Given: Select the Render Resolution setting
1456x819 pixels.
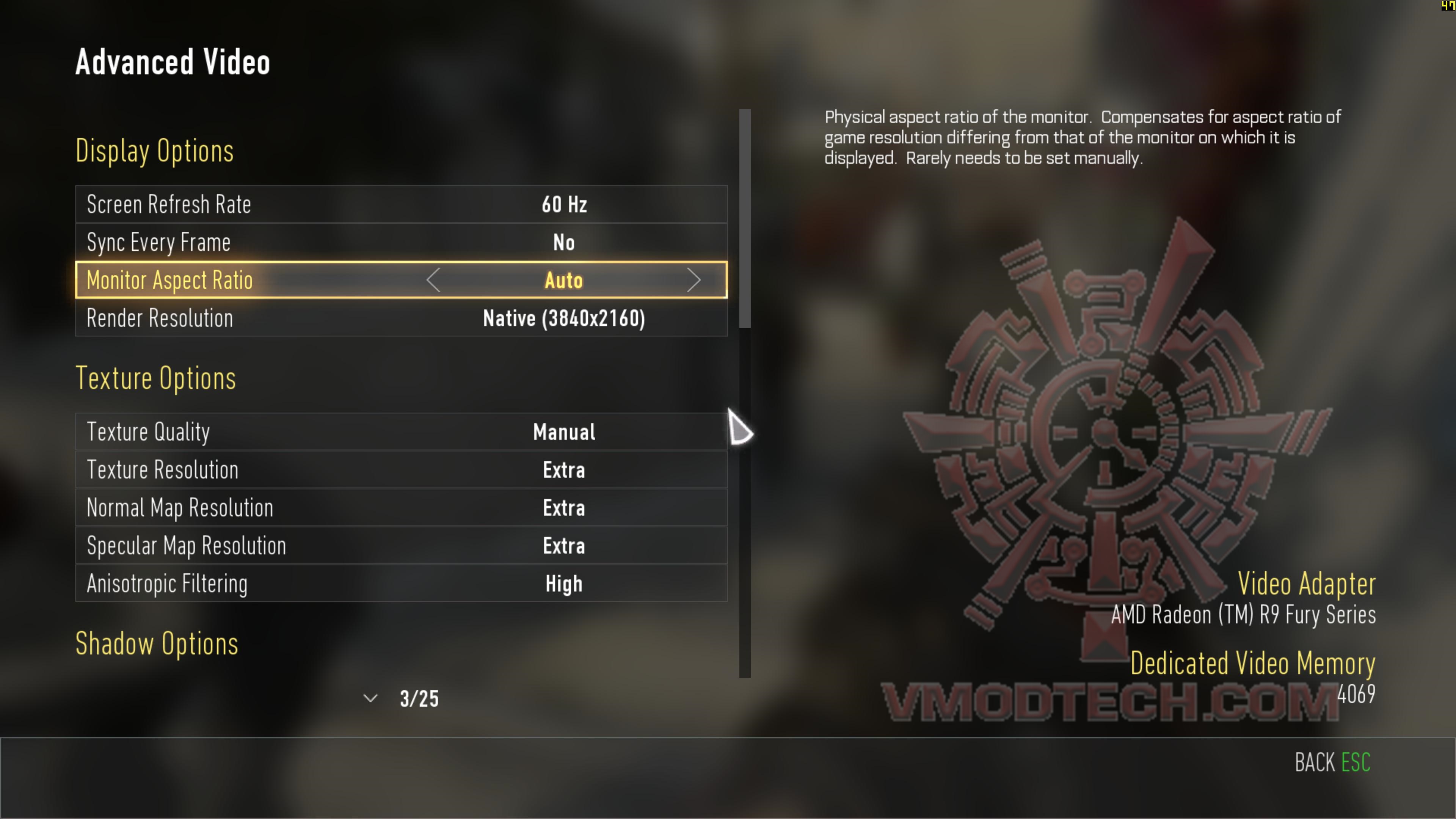Looking at the screenshot, I should click(401, 318).
